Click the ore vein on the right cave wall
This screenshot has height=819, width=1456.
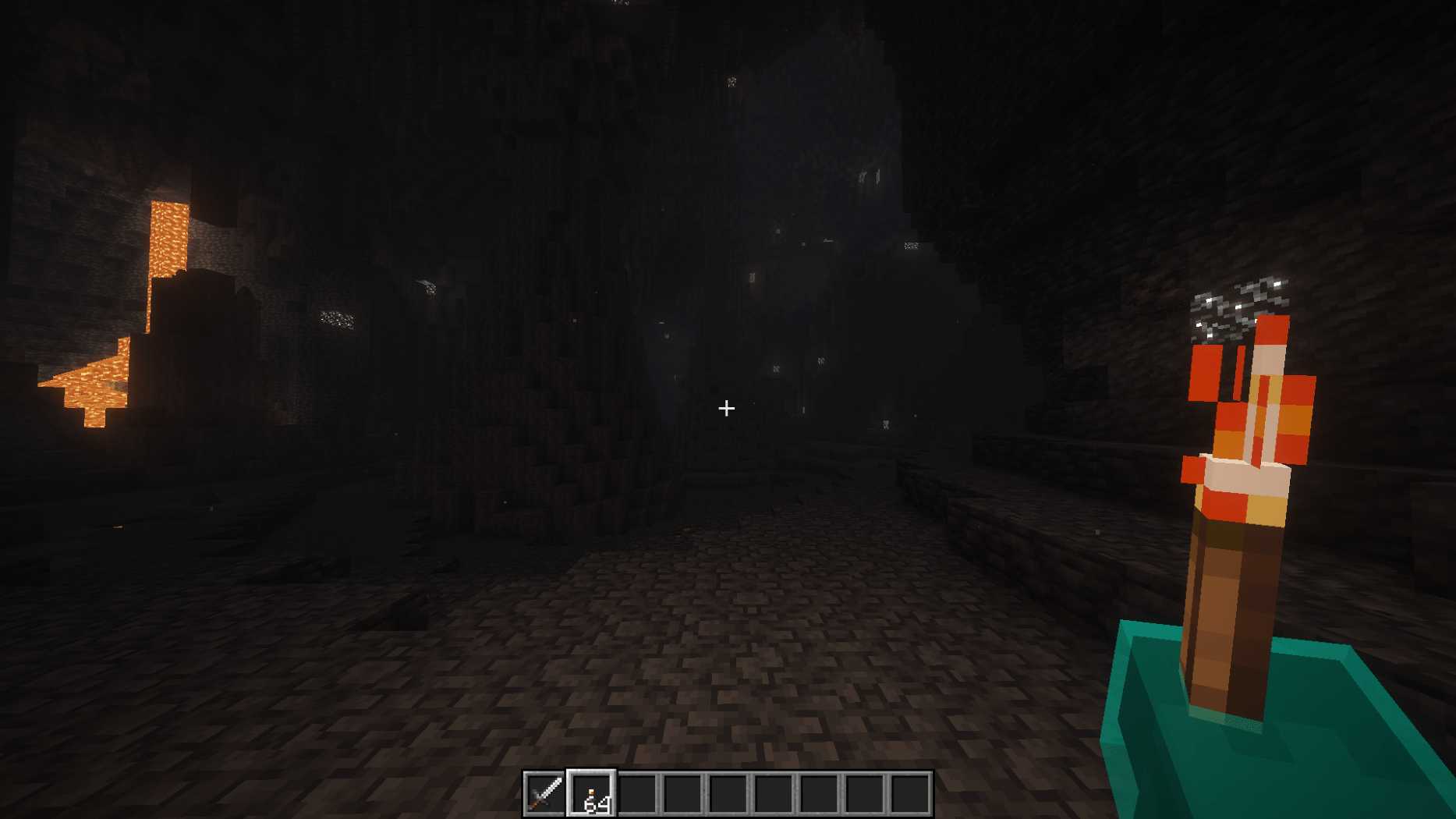click(1224, 308)
